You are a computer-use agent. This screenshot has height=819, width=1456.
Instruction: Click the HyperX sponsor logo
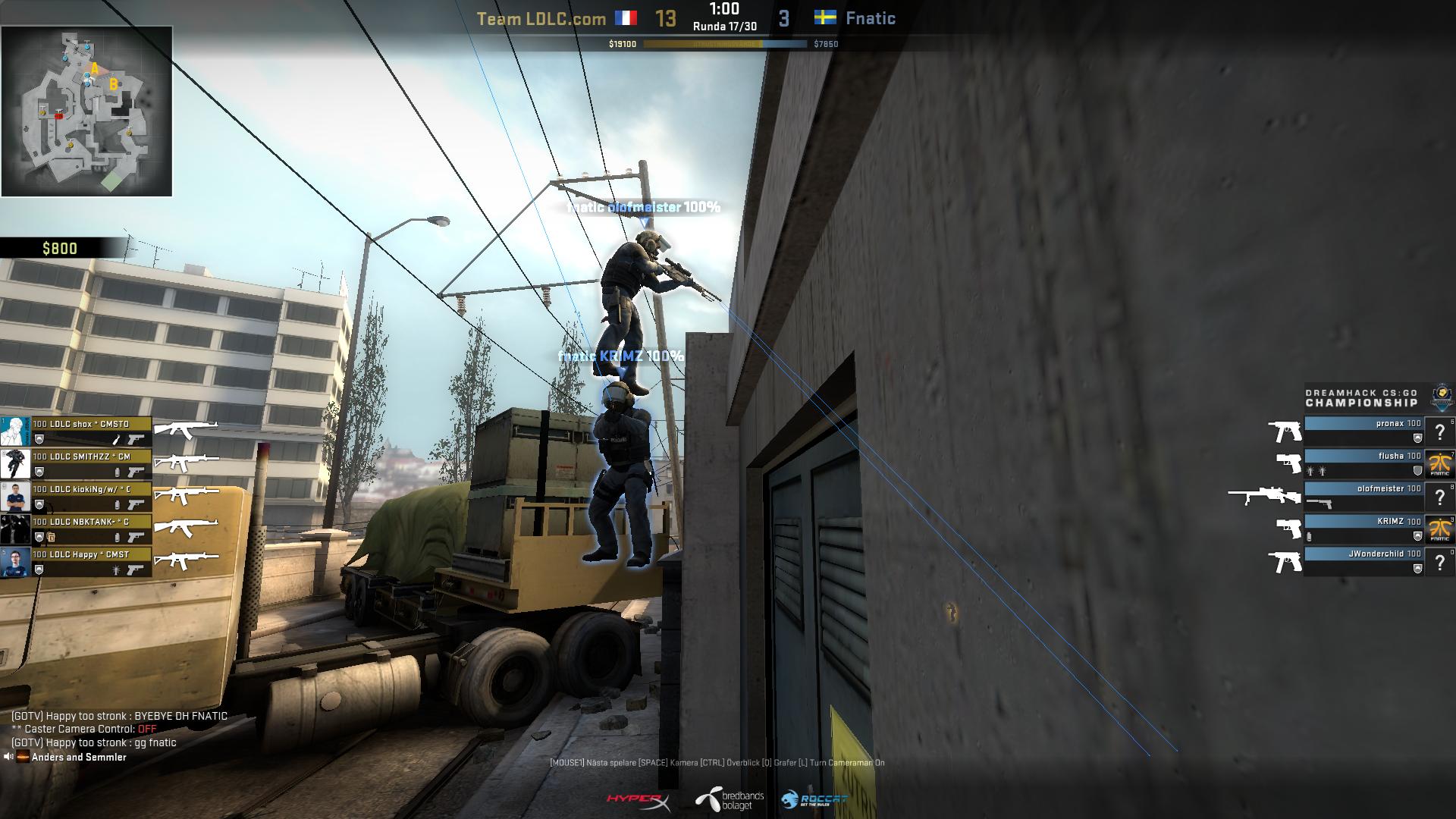pyautogui.click(x=636, y=799)
